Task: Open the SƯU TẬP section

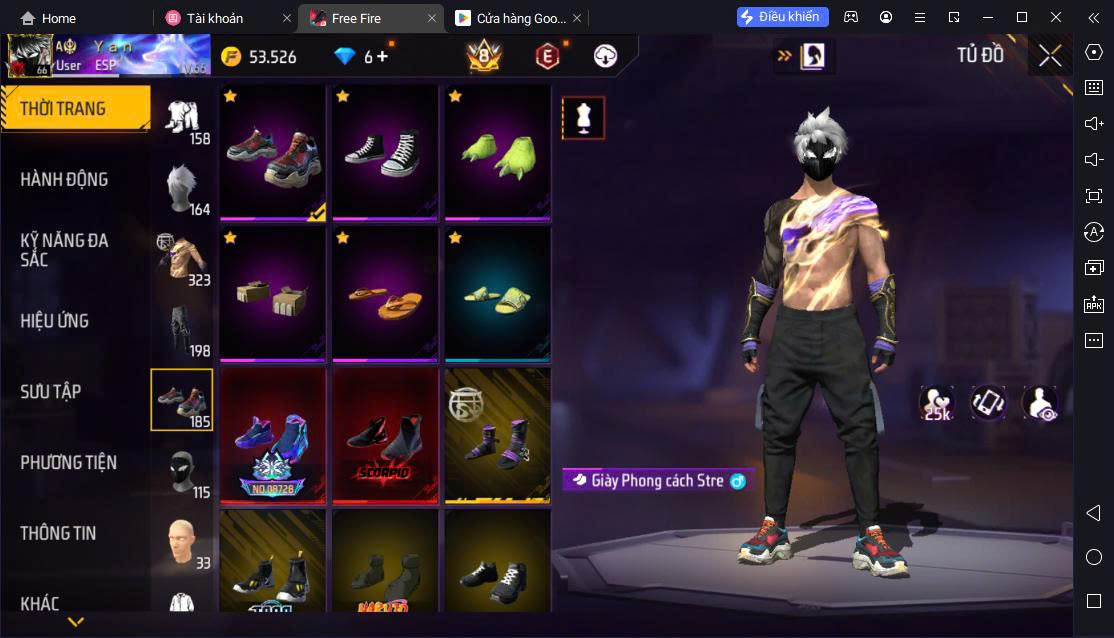Action: [51, 392]
